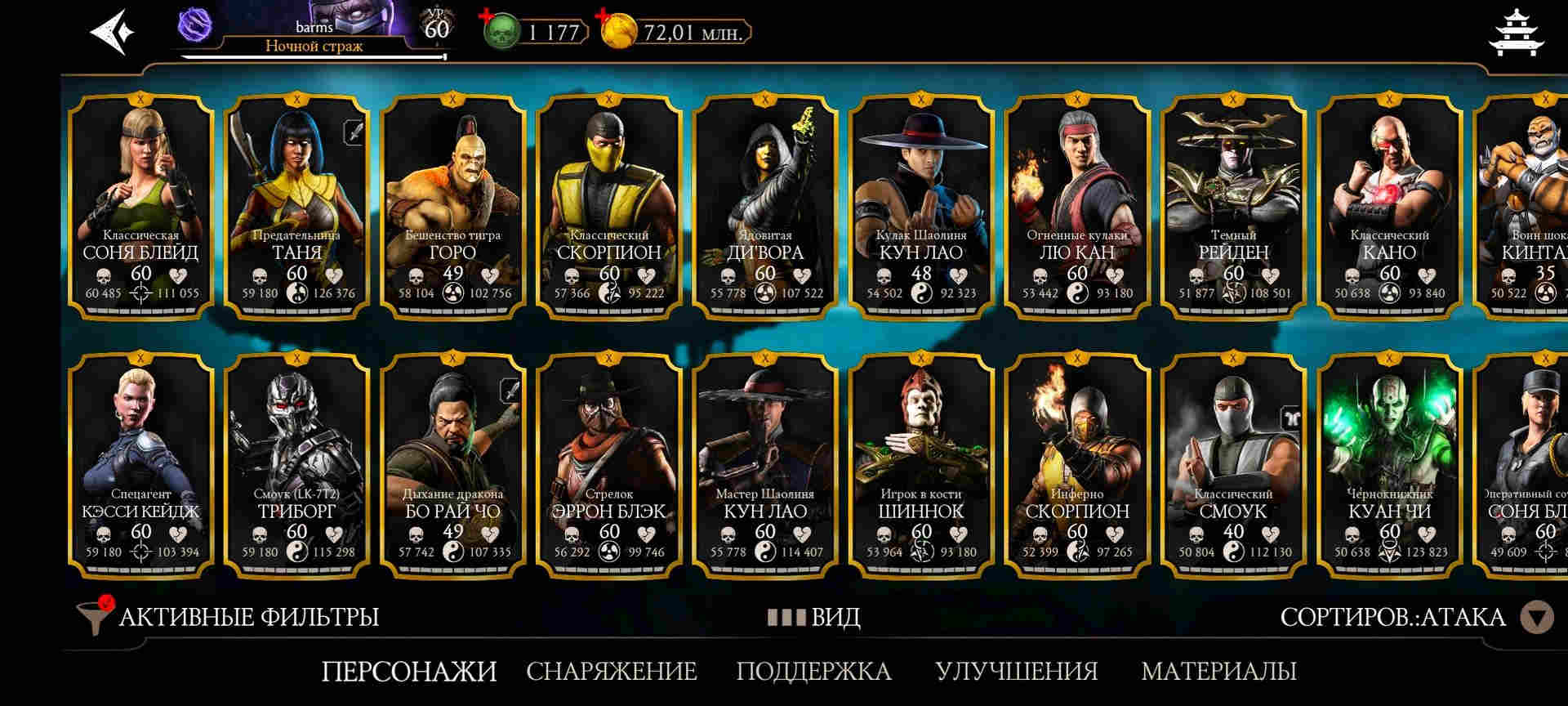Open the Чернокнижник Куан Чи card
1568x706 pixels.
(1389, 463)
